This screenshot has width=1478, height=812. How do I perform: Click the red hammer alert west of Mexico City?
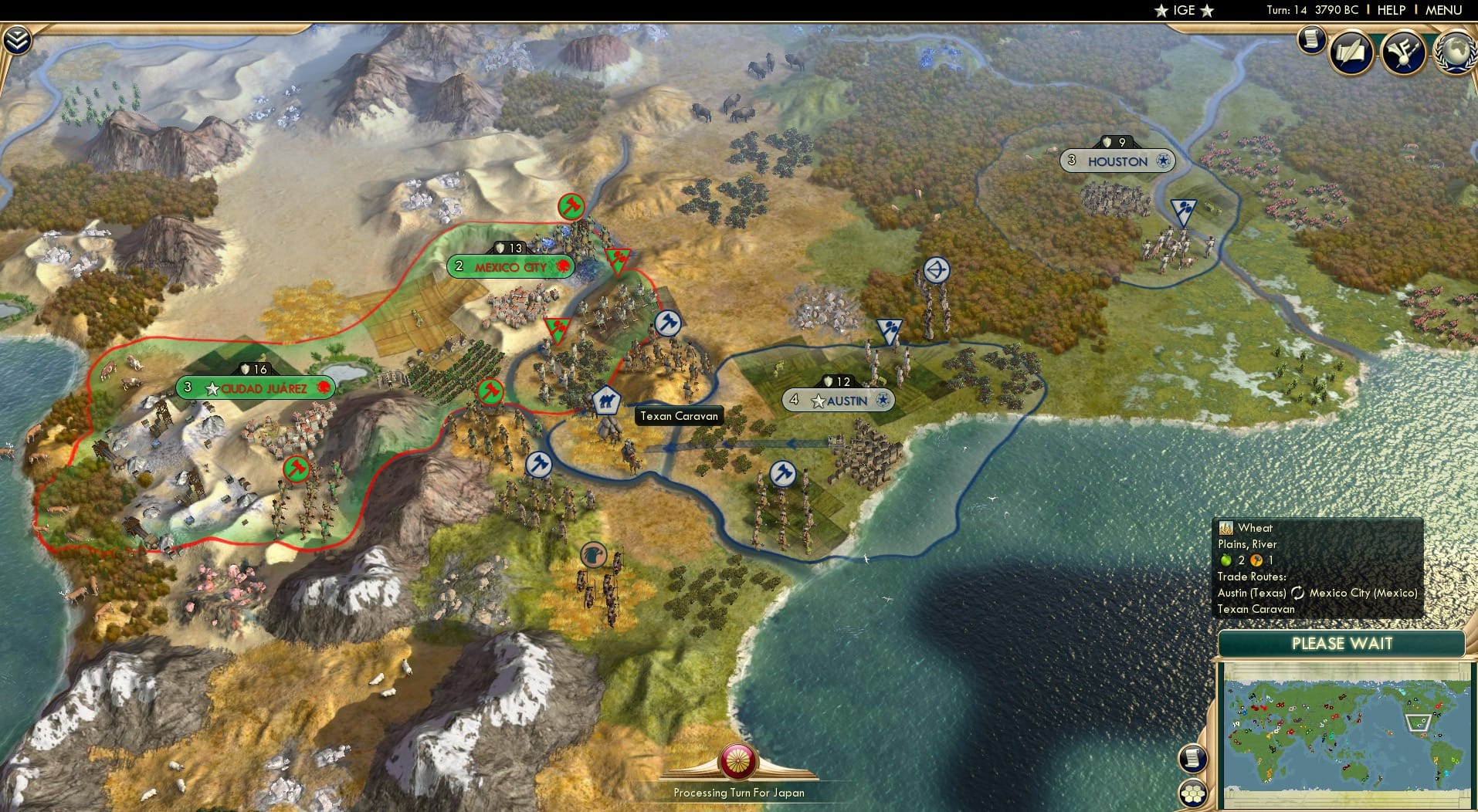(490, 392)
